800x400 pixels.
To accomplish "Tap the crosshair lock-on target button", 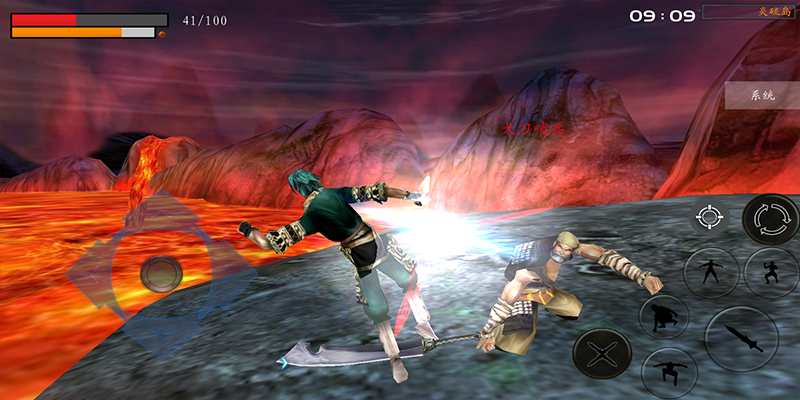I will [709, 217].
